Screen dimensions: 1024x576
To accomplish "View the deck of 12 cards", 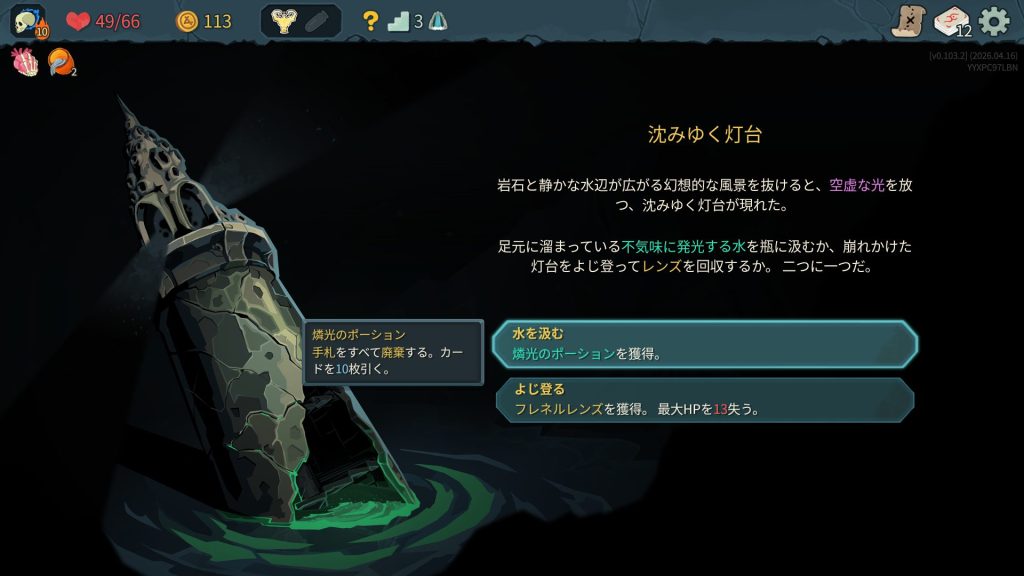I will pos(952,21).
